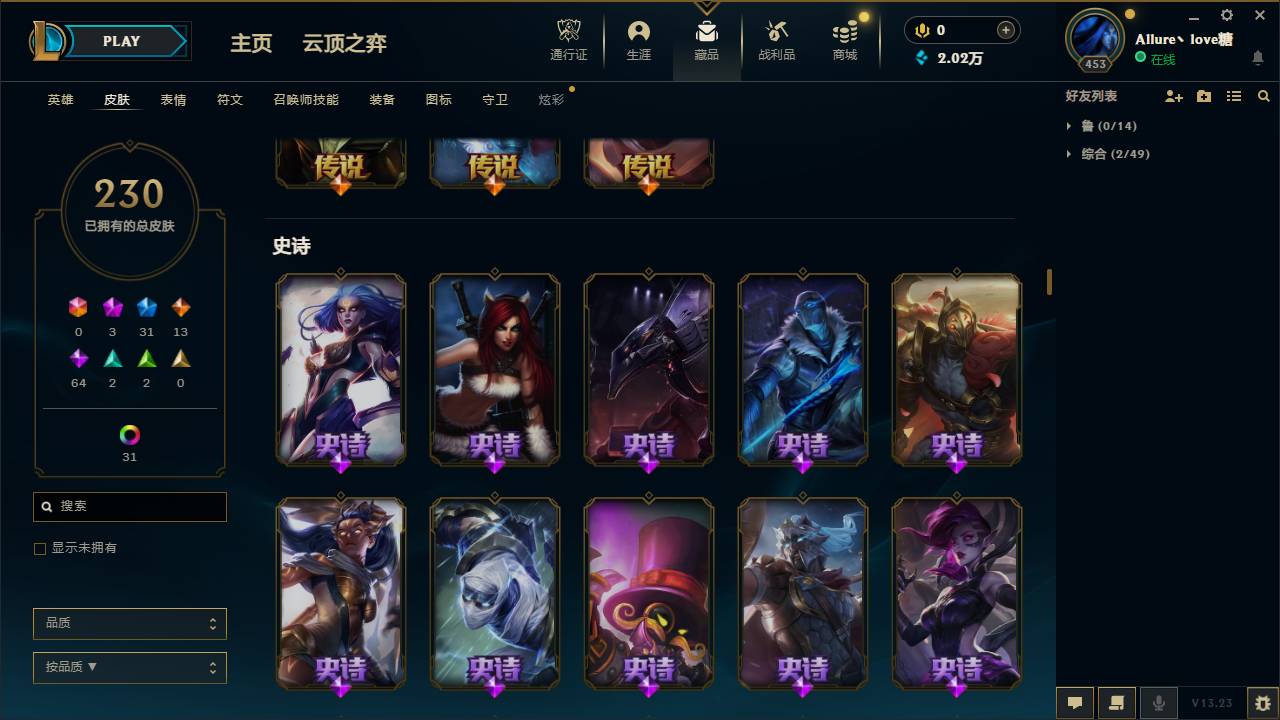This screenshot has width=1280, height=720.
Task: Open the 商城 store page
Action: (843, 40)
